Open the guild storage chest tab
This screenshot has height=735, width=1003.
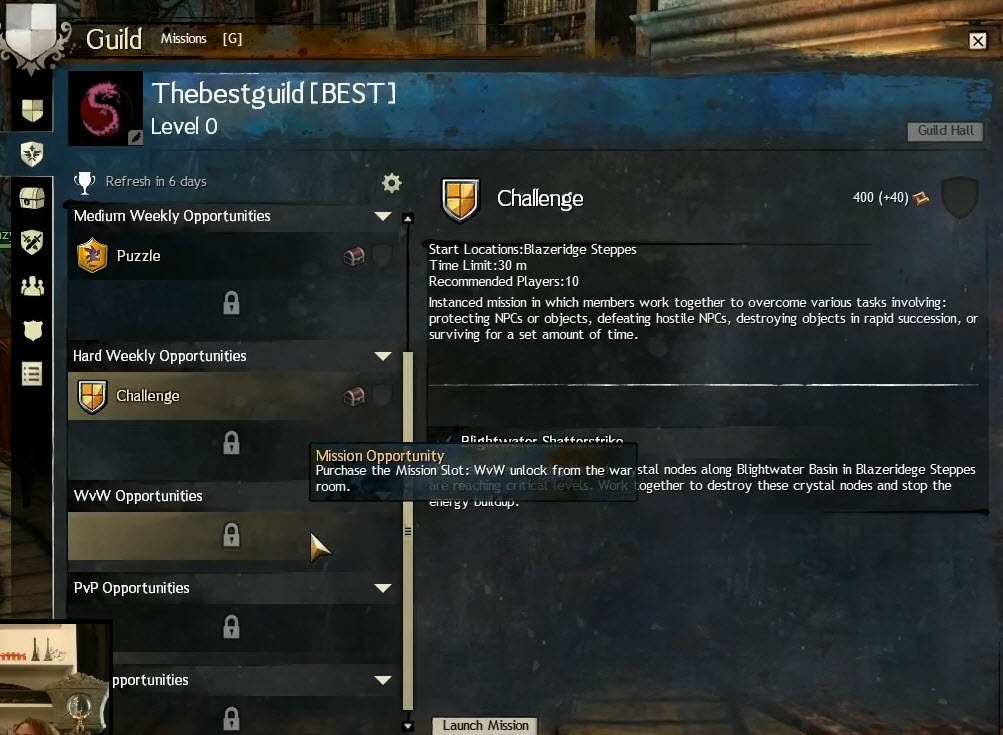pos(32,198)
